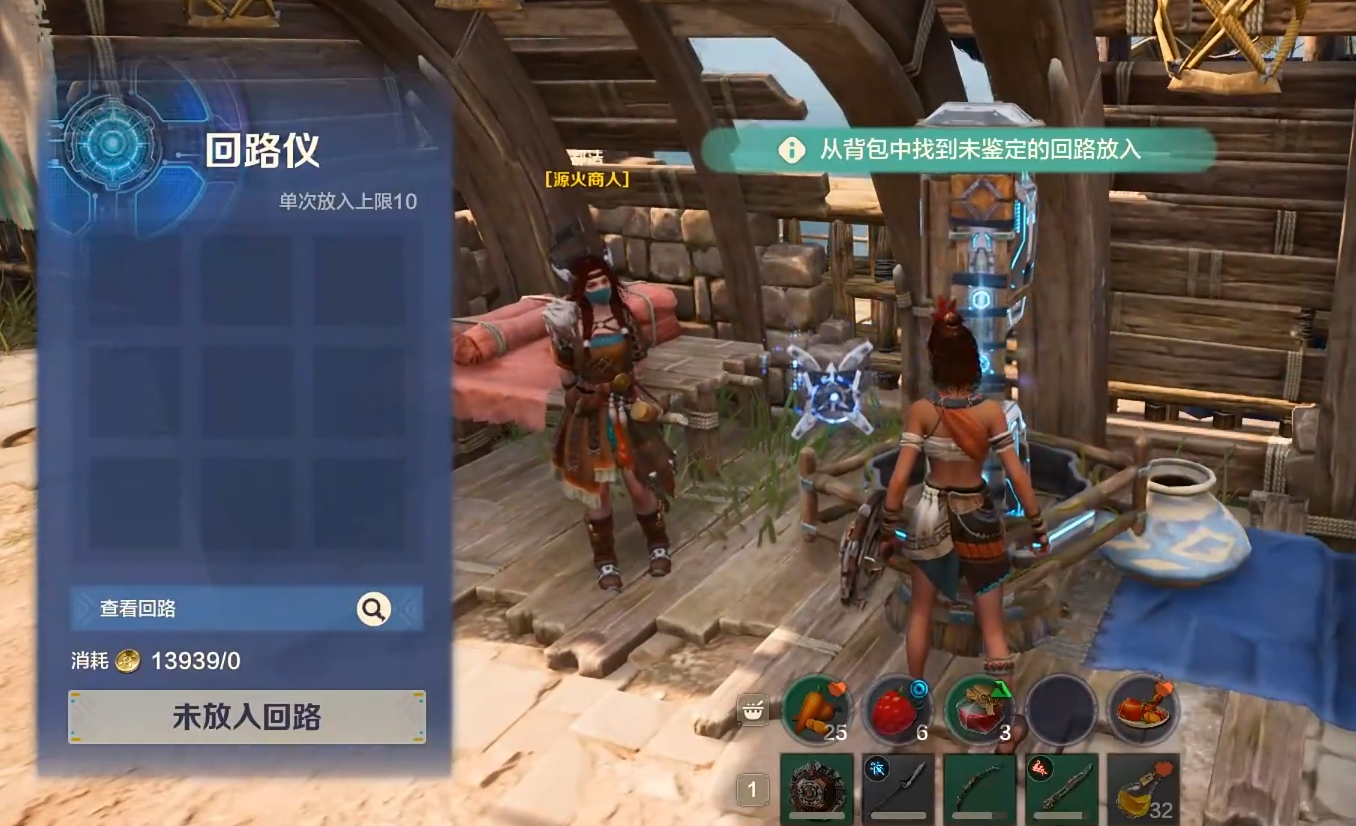This screenshot has width=1356, height=826.
Task: Choose the cooked meat dish slot
Action: (1143, 709)
